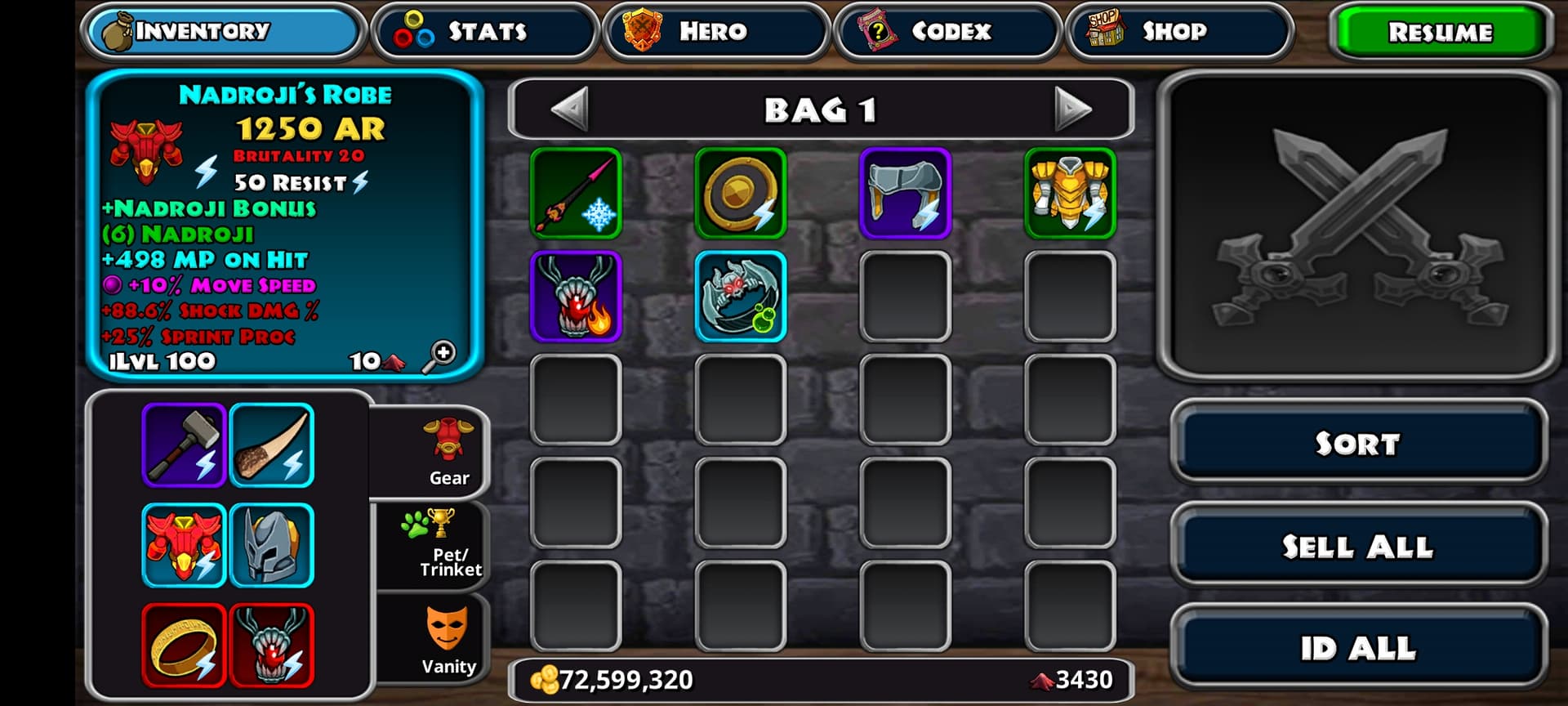This screenshot has width=1568, height=706.
Task: Switch to the Hero tab
Action: (x=715, y=31)
